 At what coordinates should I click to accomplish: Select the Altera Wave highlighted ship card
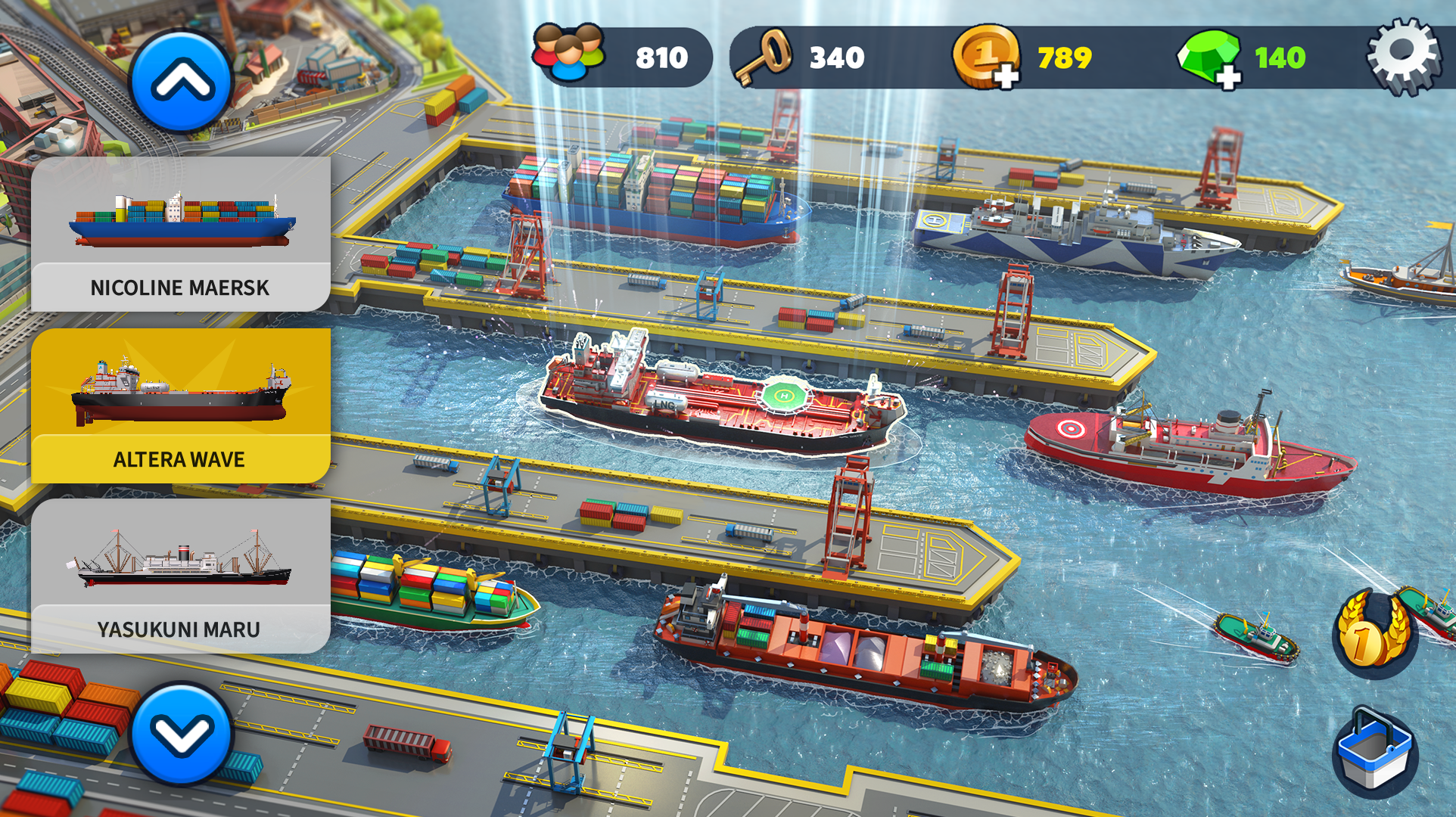pyautogui.click(x=182, y=401)
